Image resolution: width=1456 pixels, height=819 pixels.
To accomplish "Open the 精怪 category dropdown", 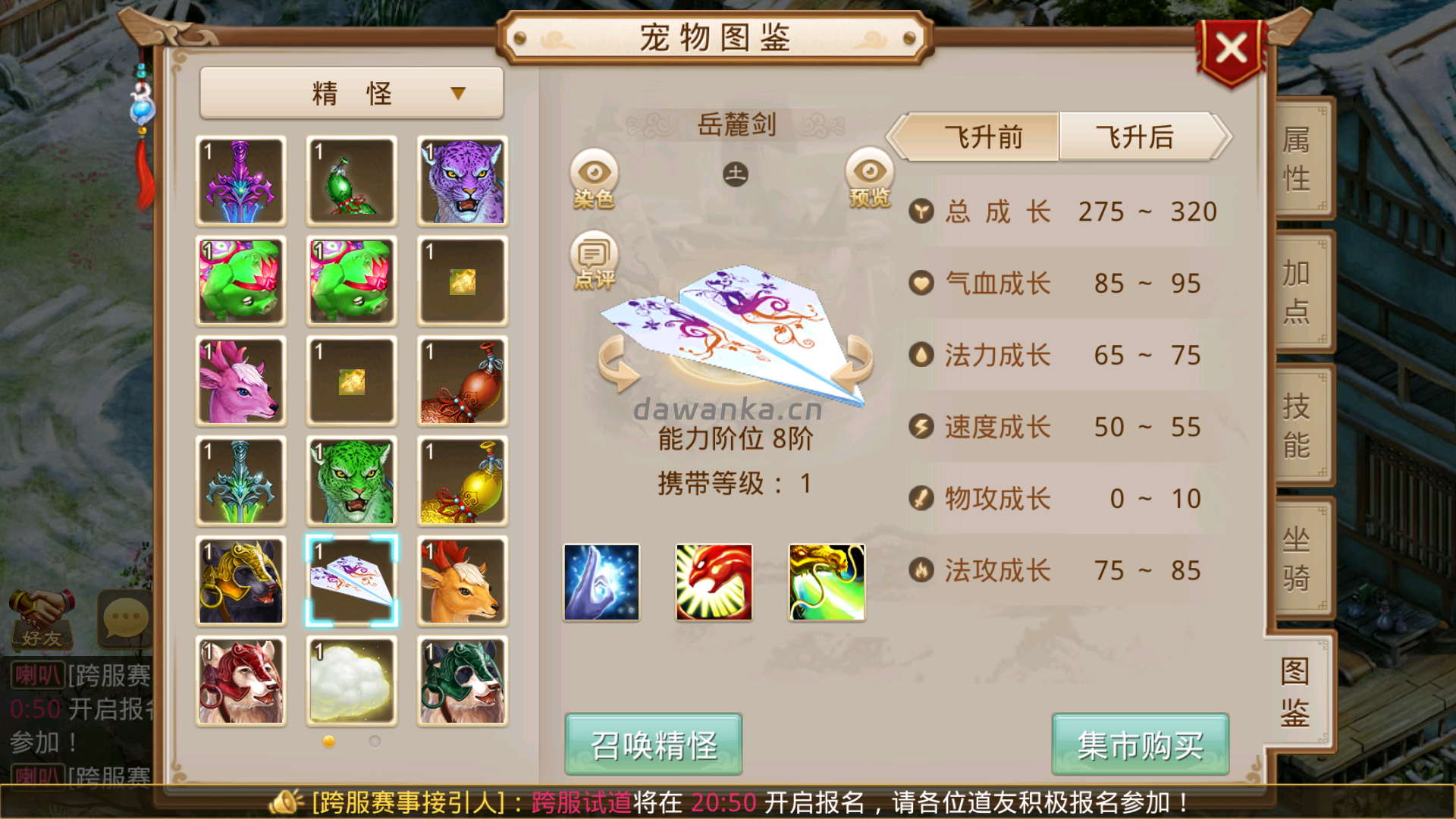I will click(x=351, y=92).
